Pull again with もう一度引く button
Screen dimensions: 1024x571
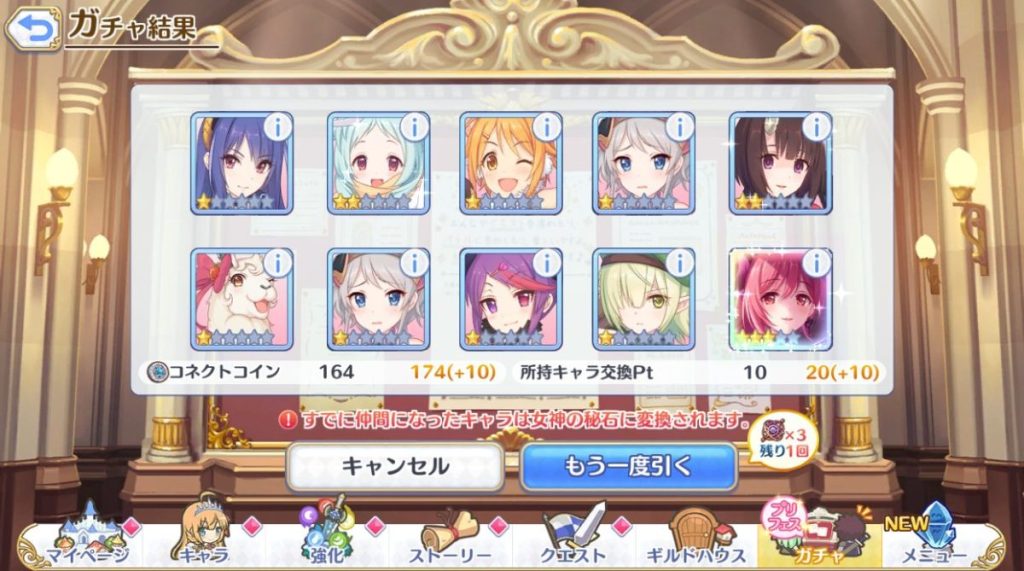(x=628, y=466)
